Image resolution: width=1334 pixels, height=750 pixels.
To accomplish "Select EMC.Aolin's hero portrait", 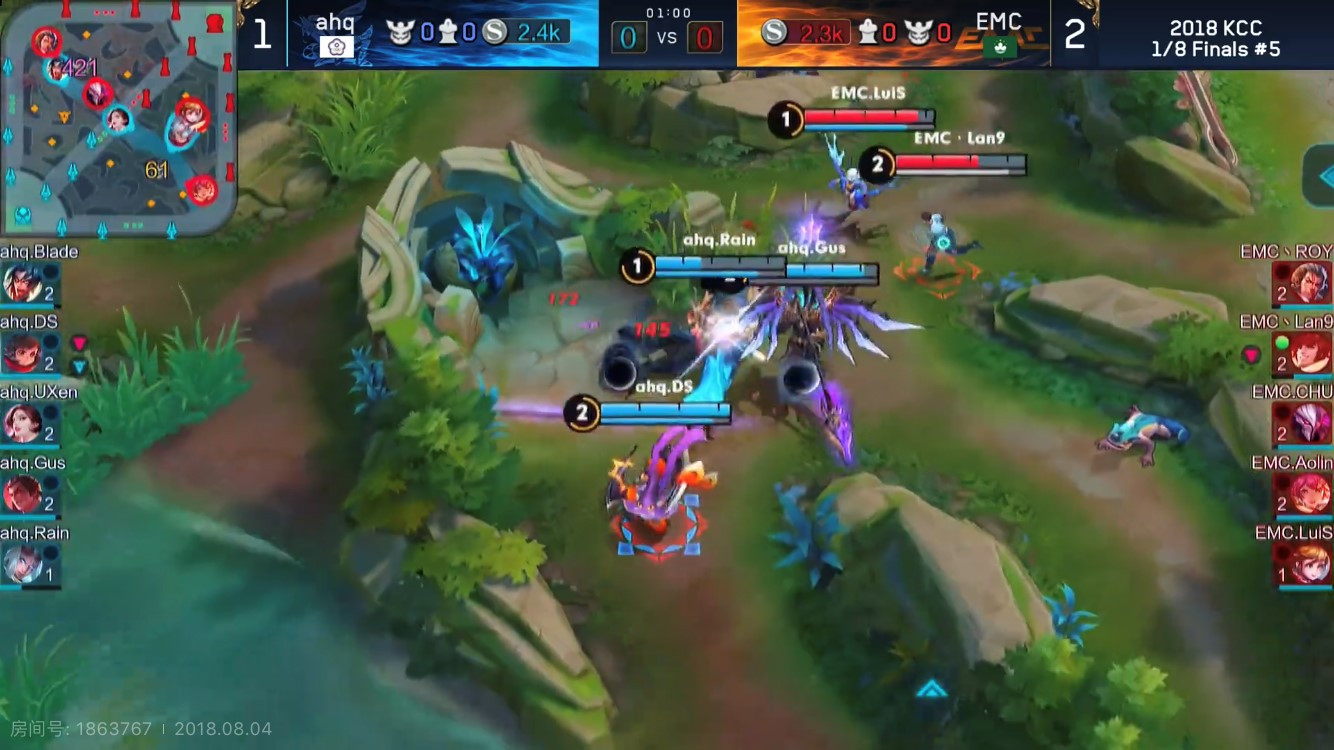I will click(1310, 493).
